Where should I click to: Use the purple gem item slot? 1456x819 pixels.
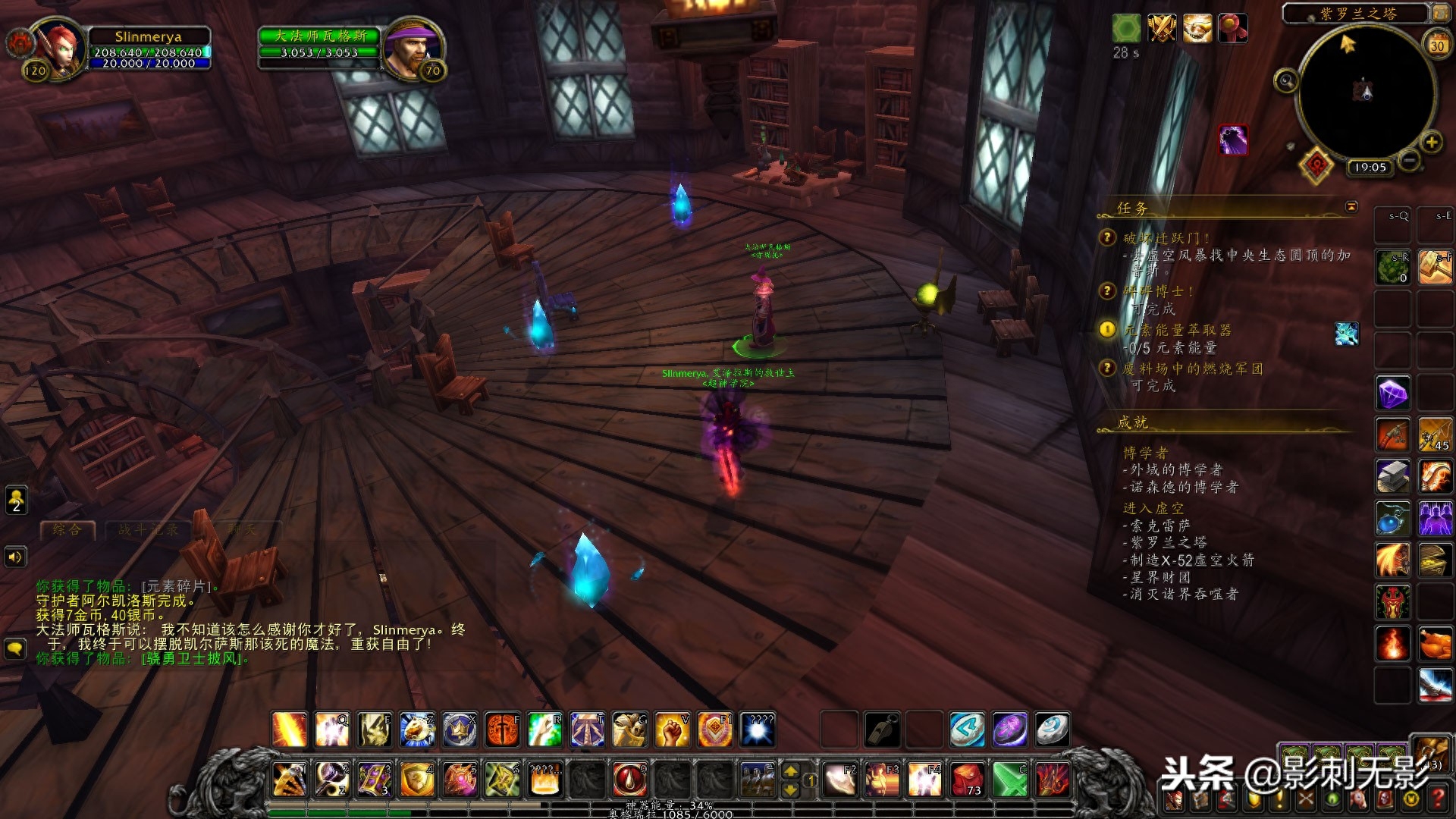1392,393
